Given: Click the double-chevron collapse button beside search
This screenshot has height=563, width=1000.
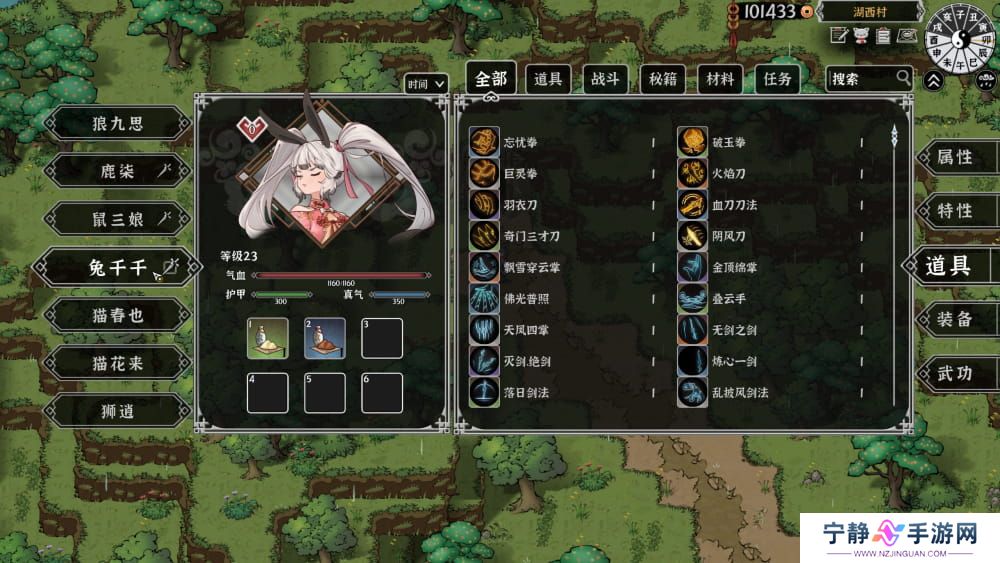Looking at the screenshot, I should (x=933, y=80).
